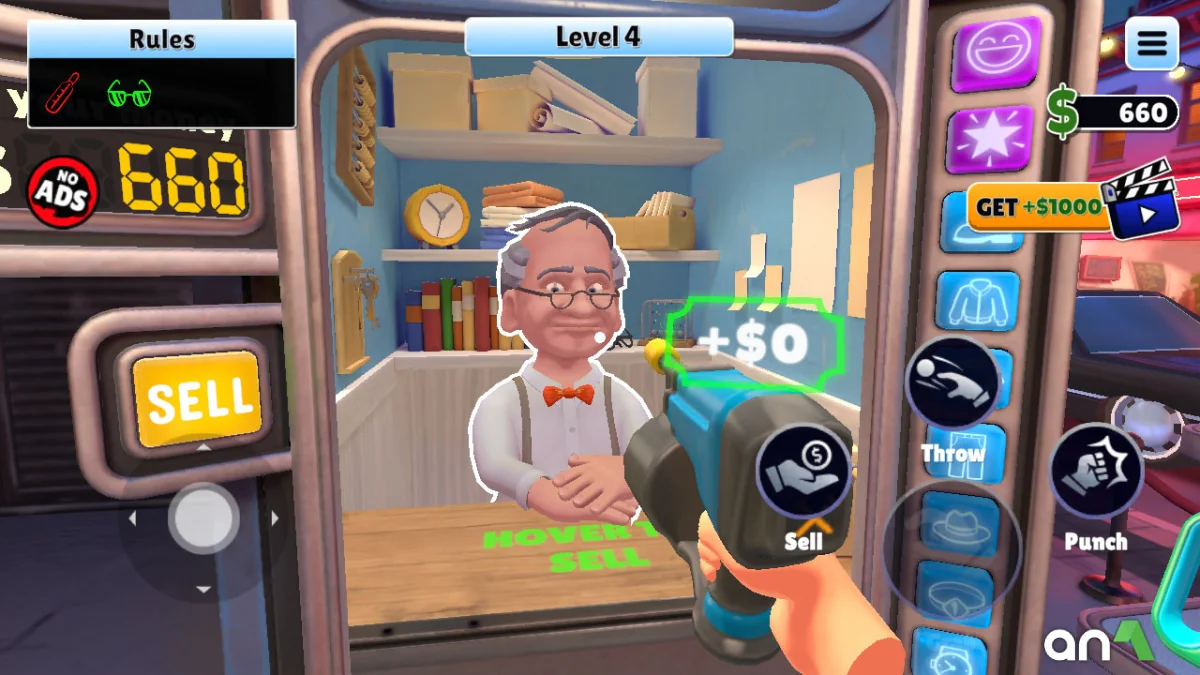1200x675 pixels.
Task: Tap the GET +$1000 video reward button
Action: (x=1058, y=208)
